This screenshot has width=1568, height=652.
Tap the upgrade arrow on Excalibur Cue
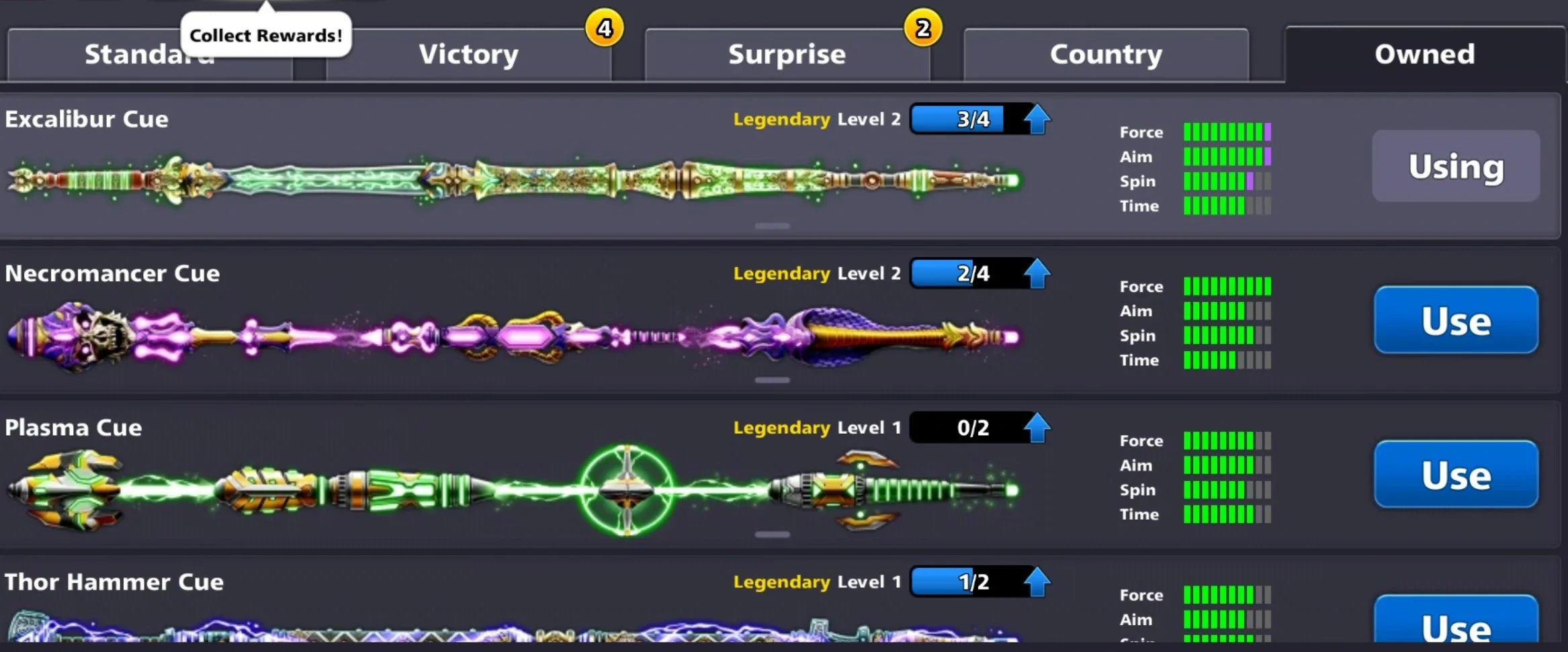[1036, 119]
